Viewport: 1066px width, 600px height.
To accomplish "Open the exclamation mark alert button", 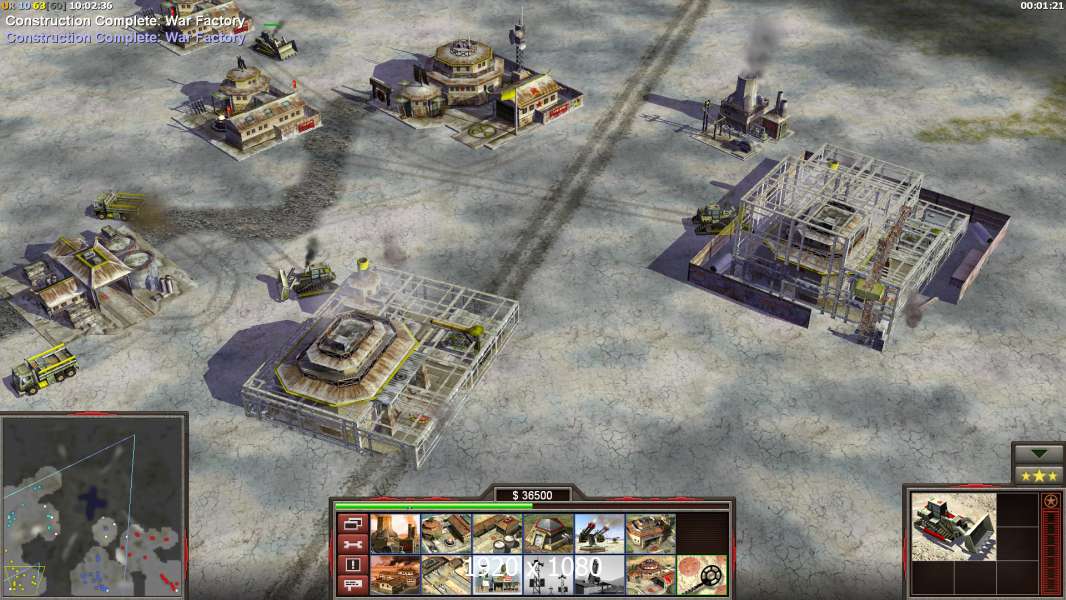I will [x=351, y=564].
